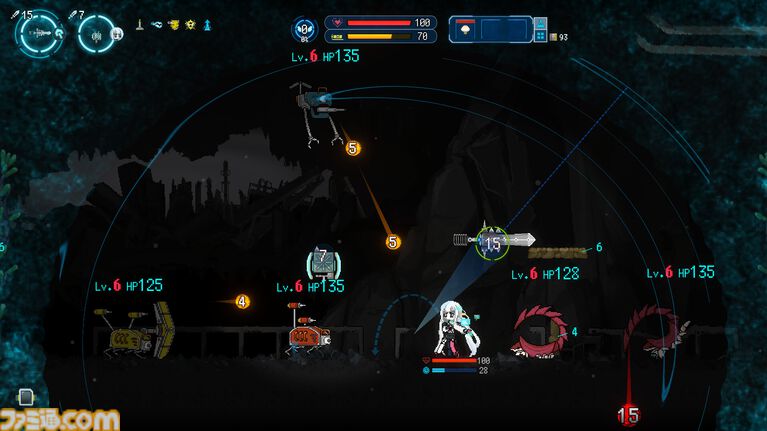Screen dimensions: 767x431
Task: Open the four-square grid button
Action: coord(540,37)
